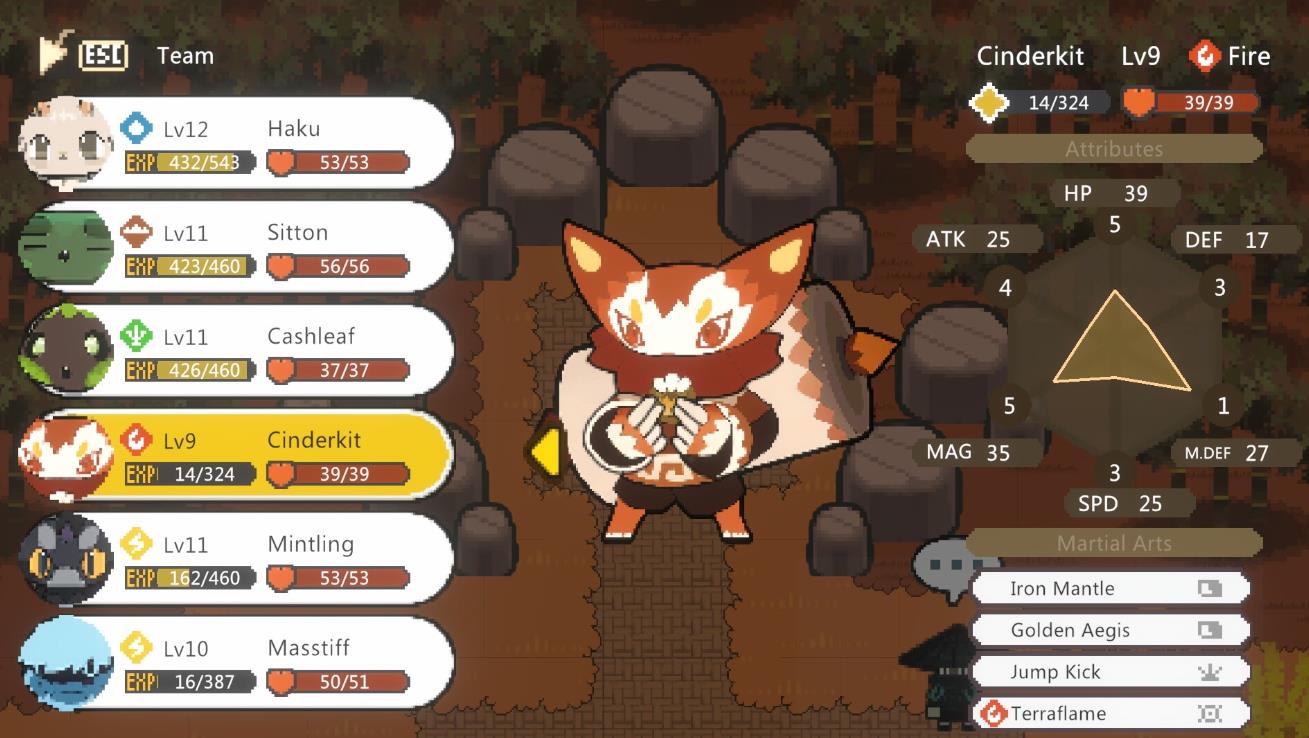Open the Terraflame fire skill
Image resolution: width=1309 pixels, height=738 pixels.
coord(1110,714)
